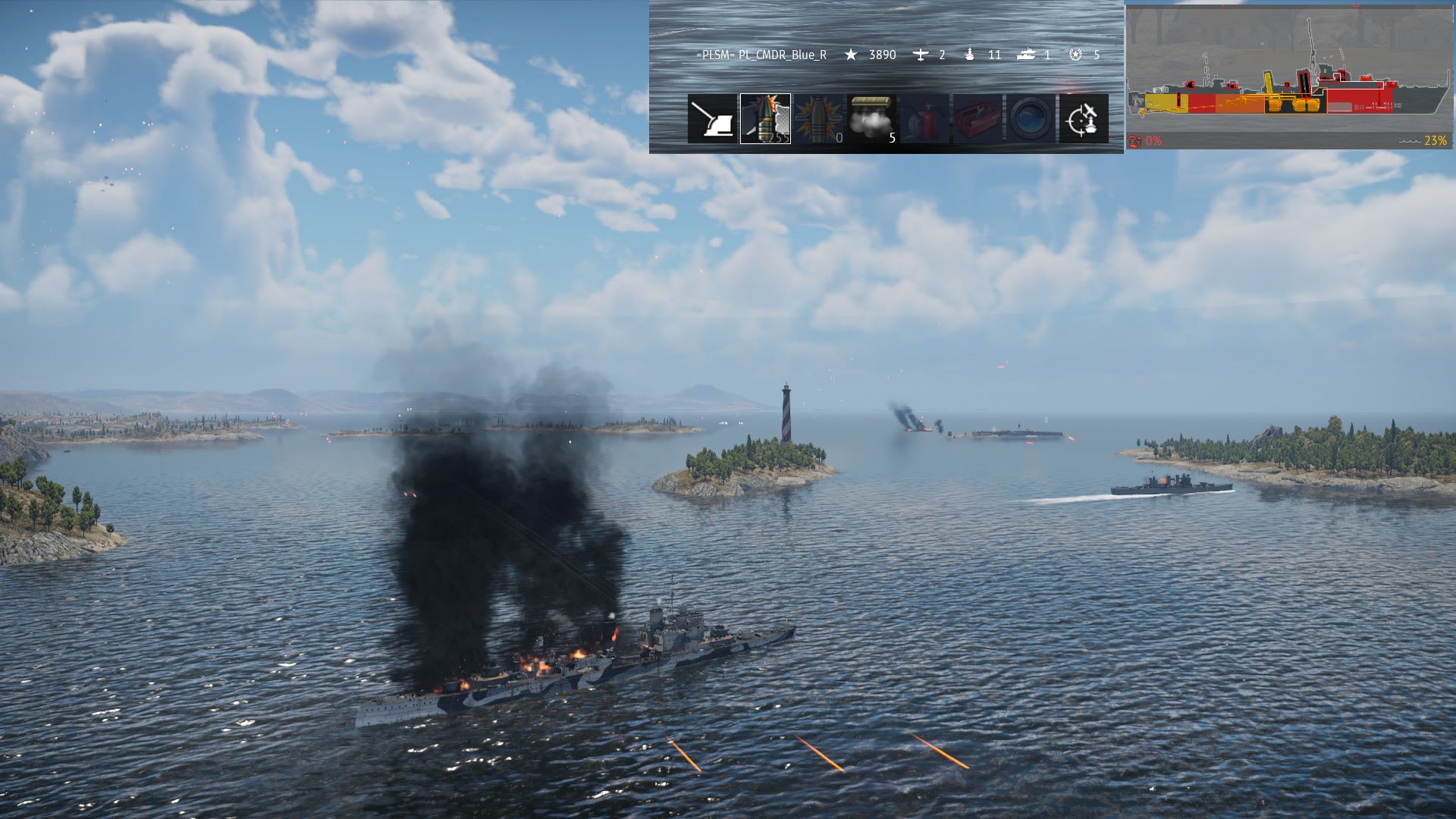
Task: Switch to the empty shell type slot
Action: tap(818, 119)
